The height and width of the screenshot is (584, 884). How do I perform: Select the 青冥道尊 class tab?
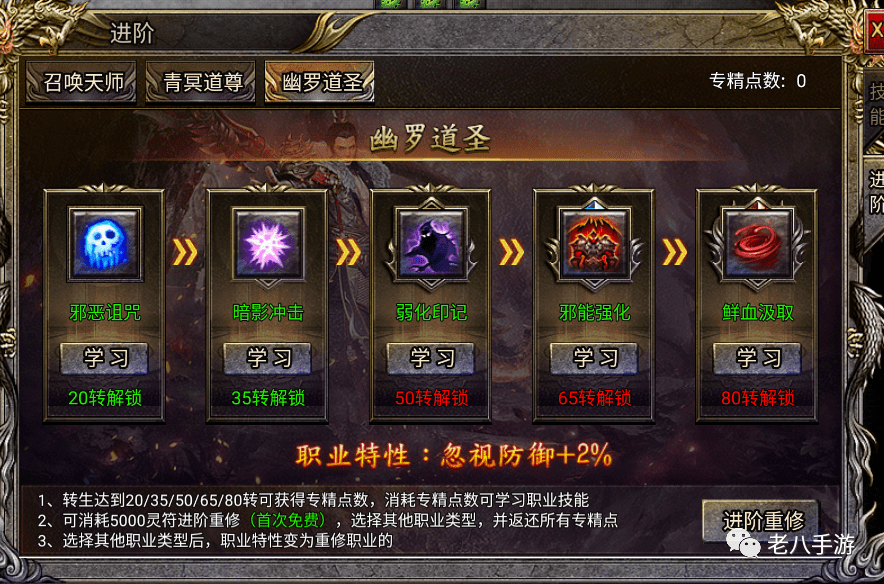pos(203,82)
